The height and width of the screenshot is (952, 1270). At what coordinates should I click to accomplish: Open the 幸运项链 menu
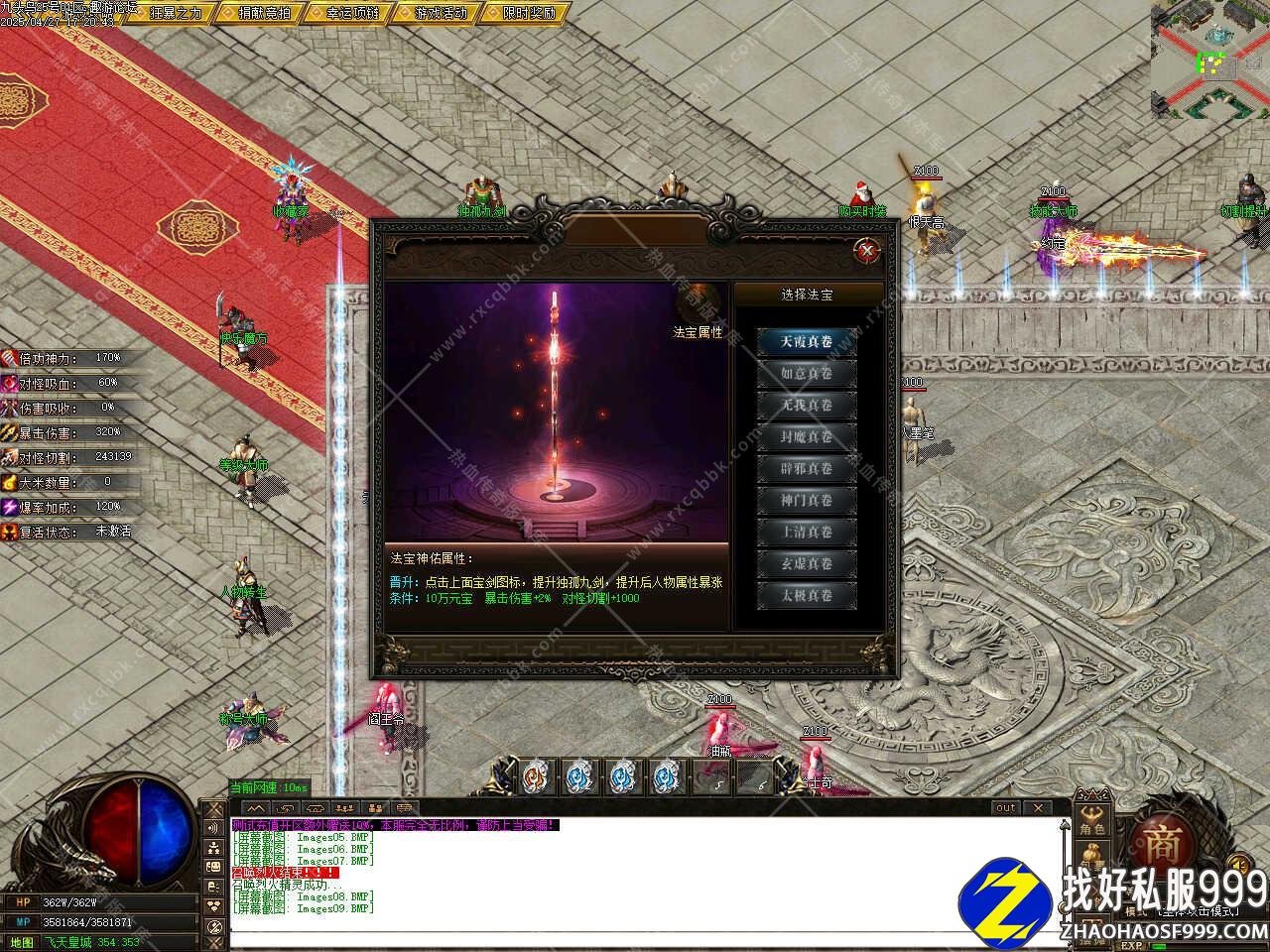point(351,13)
